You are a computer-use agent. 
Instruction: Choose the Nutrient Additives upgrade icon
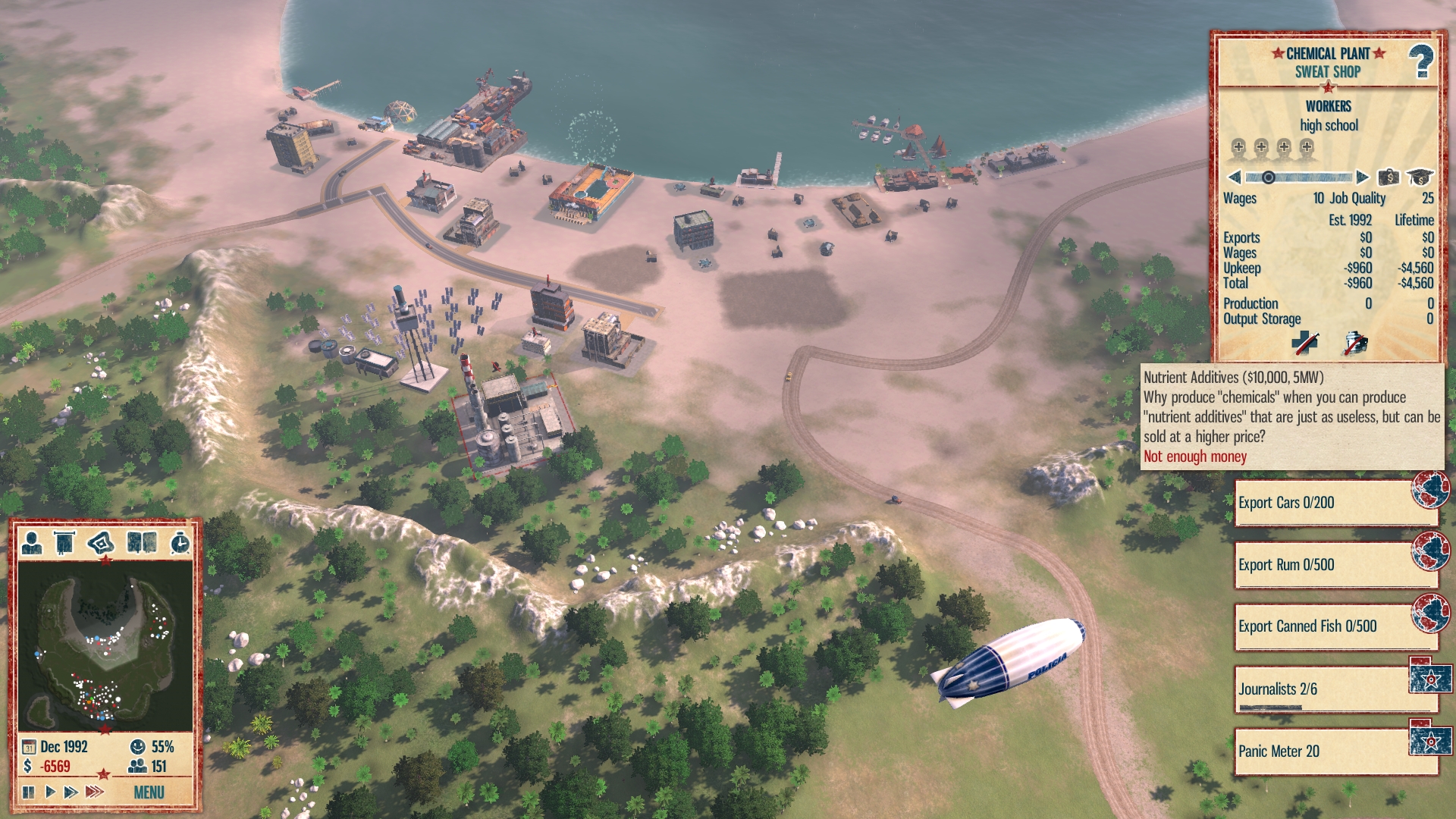coord(1355,343)
